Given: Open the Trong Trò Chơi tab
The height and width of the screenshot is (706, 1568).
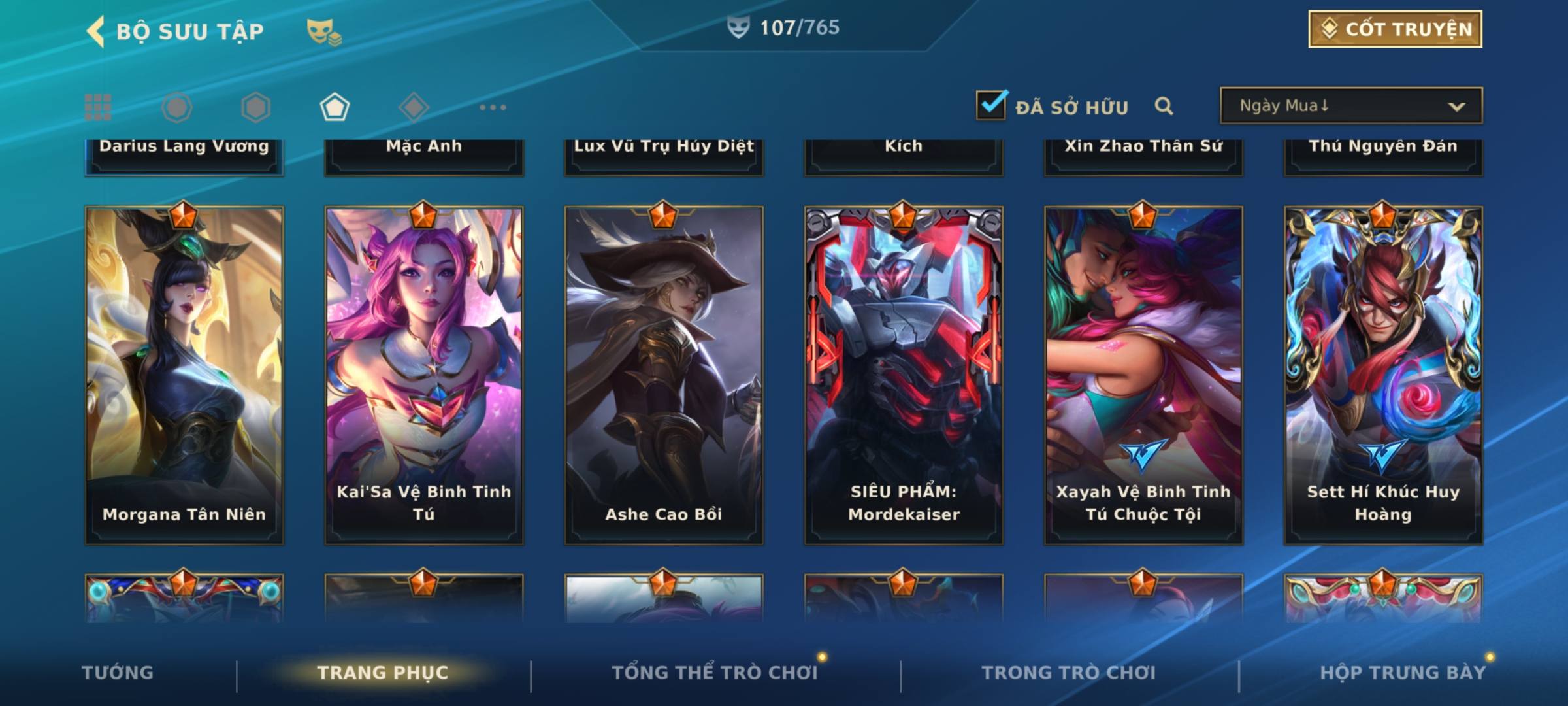Looking at the screenshot, I should coord(1068,673).
